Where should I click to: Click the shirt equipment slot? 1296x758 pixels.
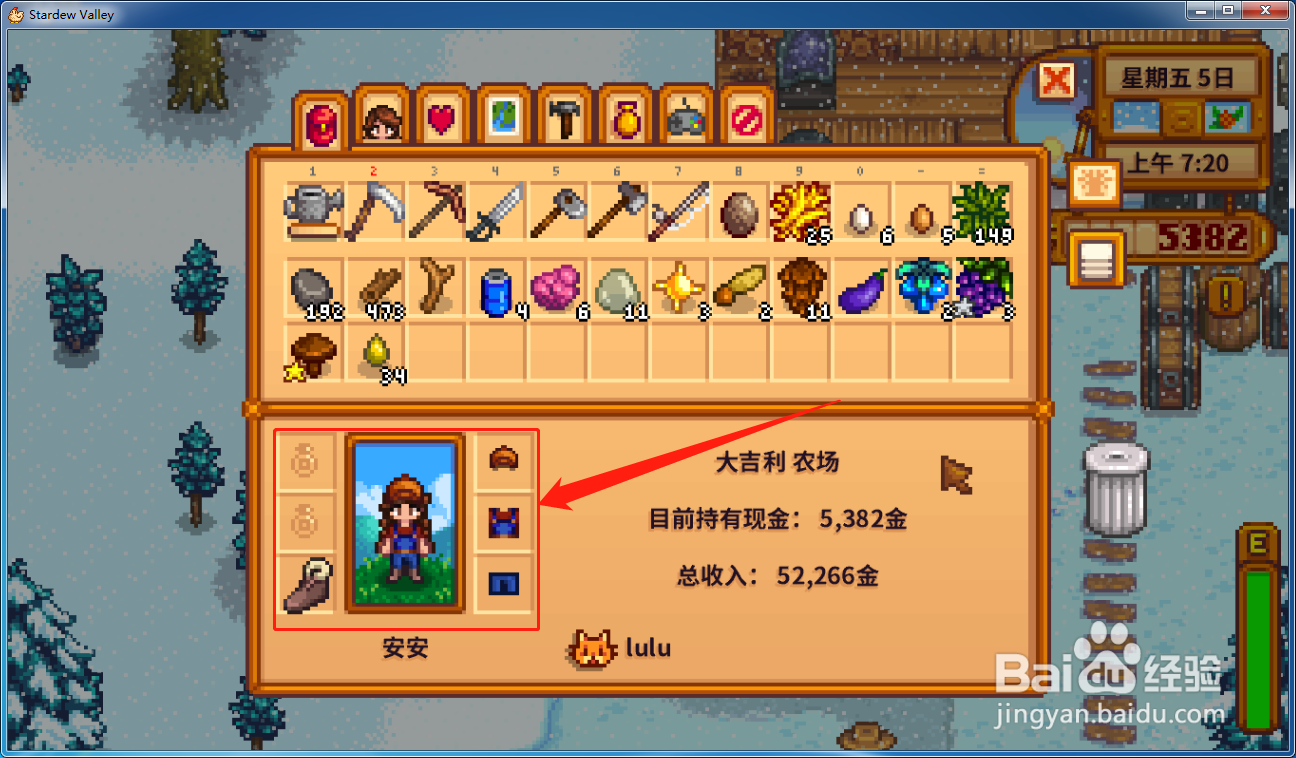coord(503,521)
